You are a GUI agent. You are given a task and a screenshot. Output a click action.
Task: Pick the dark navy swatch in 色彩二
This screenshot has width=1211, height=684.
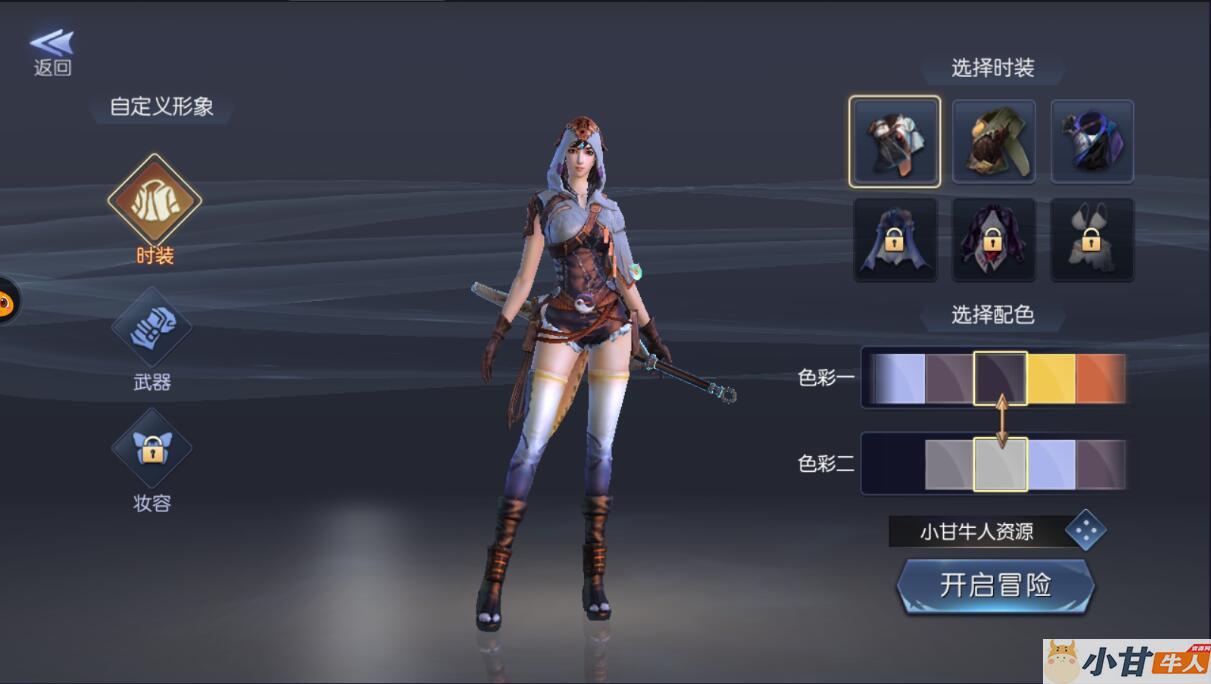[894, 465]
